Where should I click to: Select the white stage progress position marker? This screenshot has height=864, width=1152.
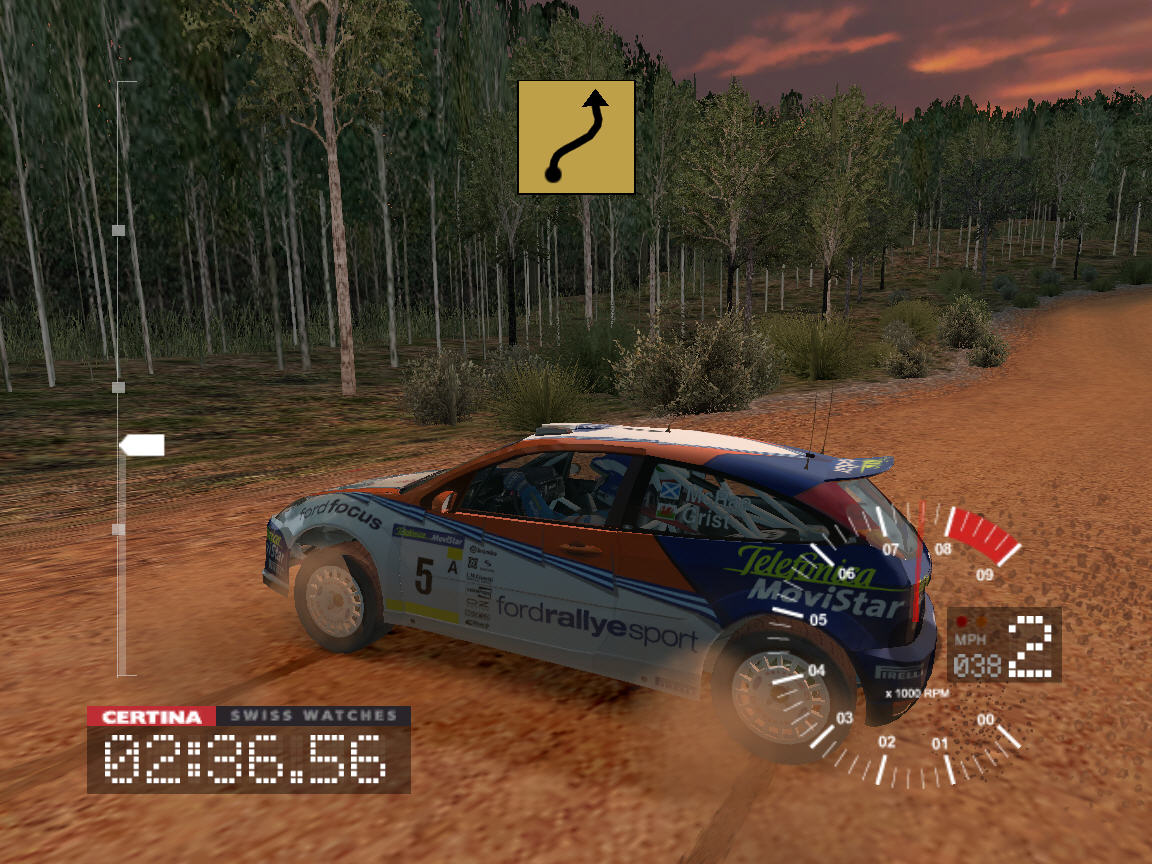(141, 445)
